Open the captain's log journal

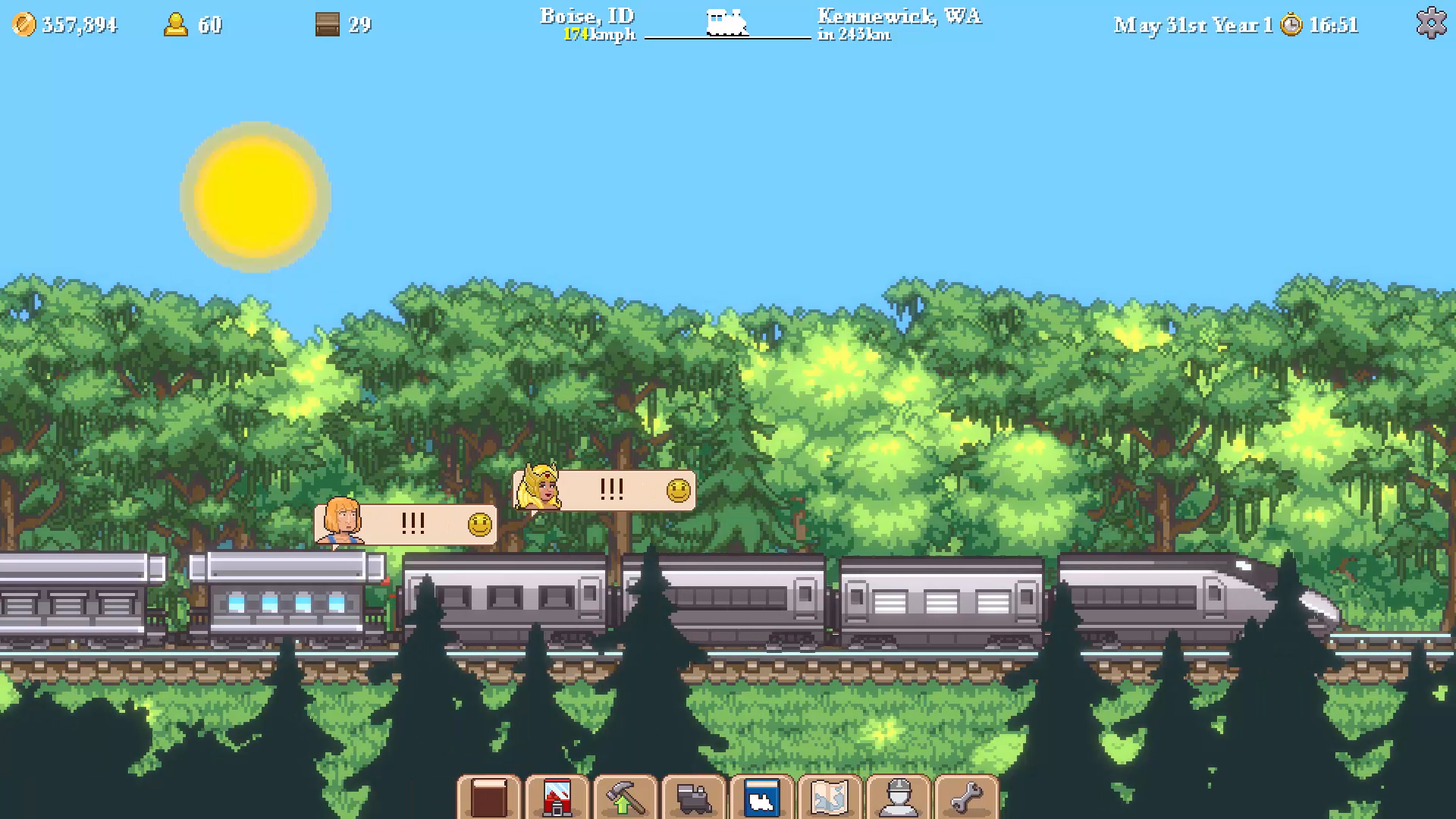pyautogui.click(x=489, y=796)
